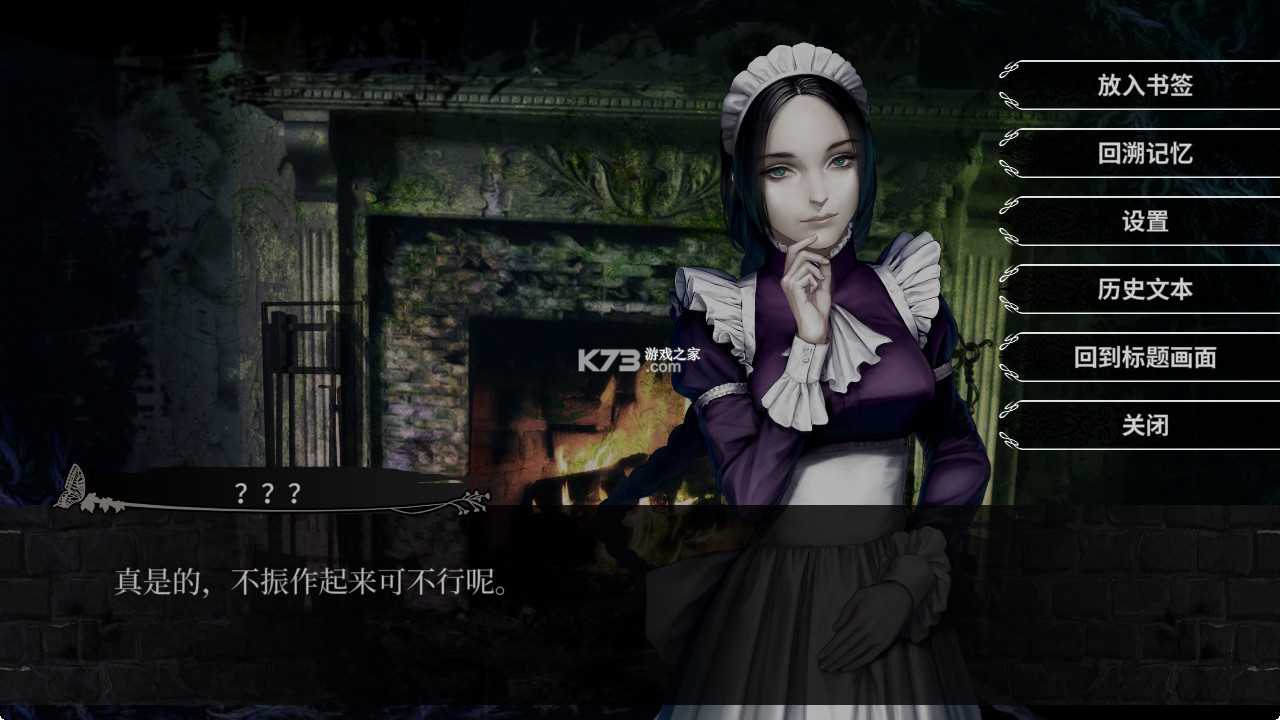
Task: Open 设置 to adjust game settings
Action: coord(1145,223)
